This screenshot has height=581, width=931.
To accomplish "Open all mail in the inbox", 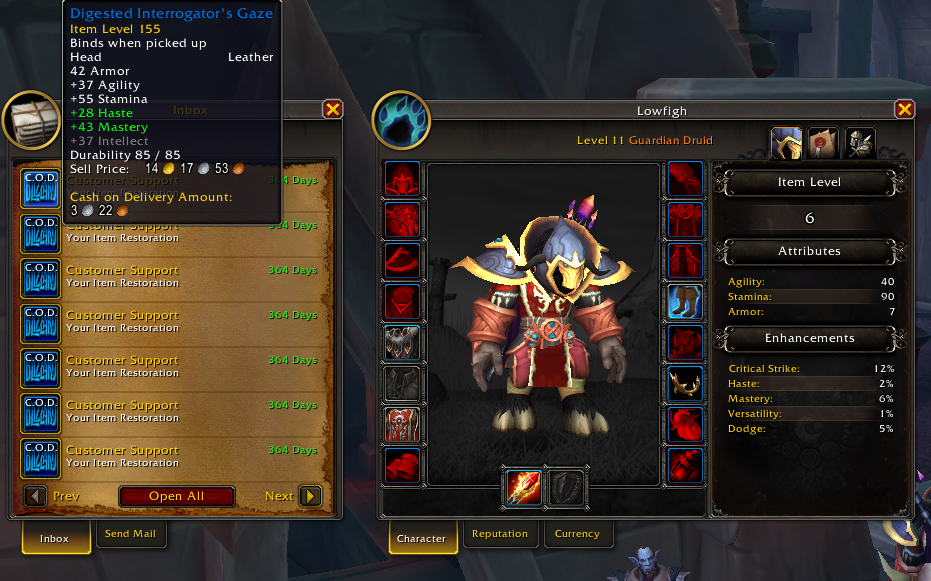I will point(177,496).
